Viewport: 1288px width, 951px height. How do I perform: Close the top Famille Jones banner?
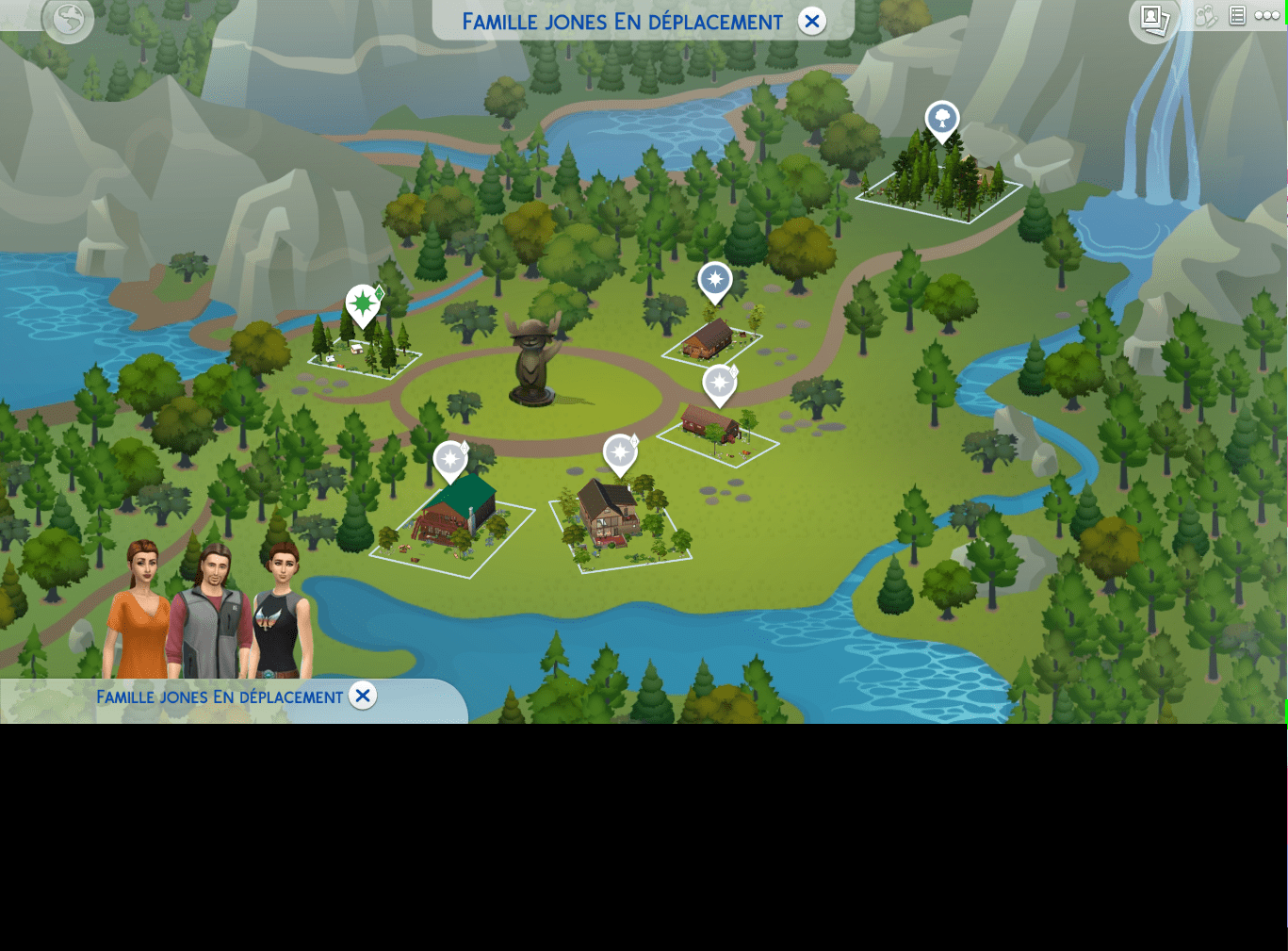click(811, 21)
